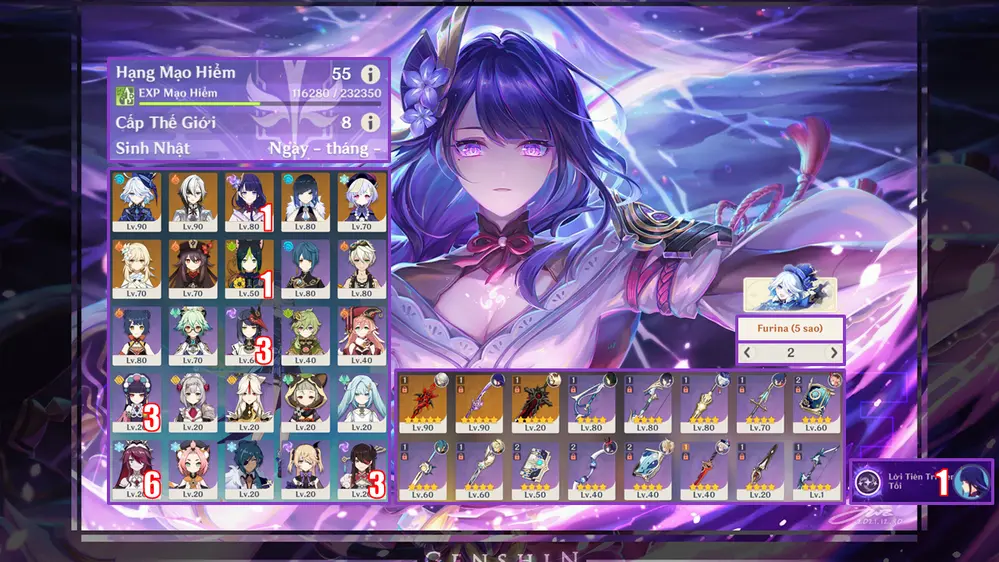The width and height of the screenshot is (999, 562).
Task: Advance to the next page with right arrow
Action: pos(834,353)
